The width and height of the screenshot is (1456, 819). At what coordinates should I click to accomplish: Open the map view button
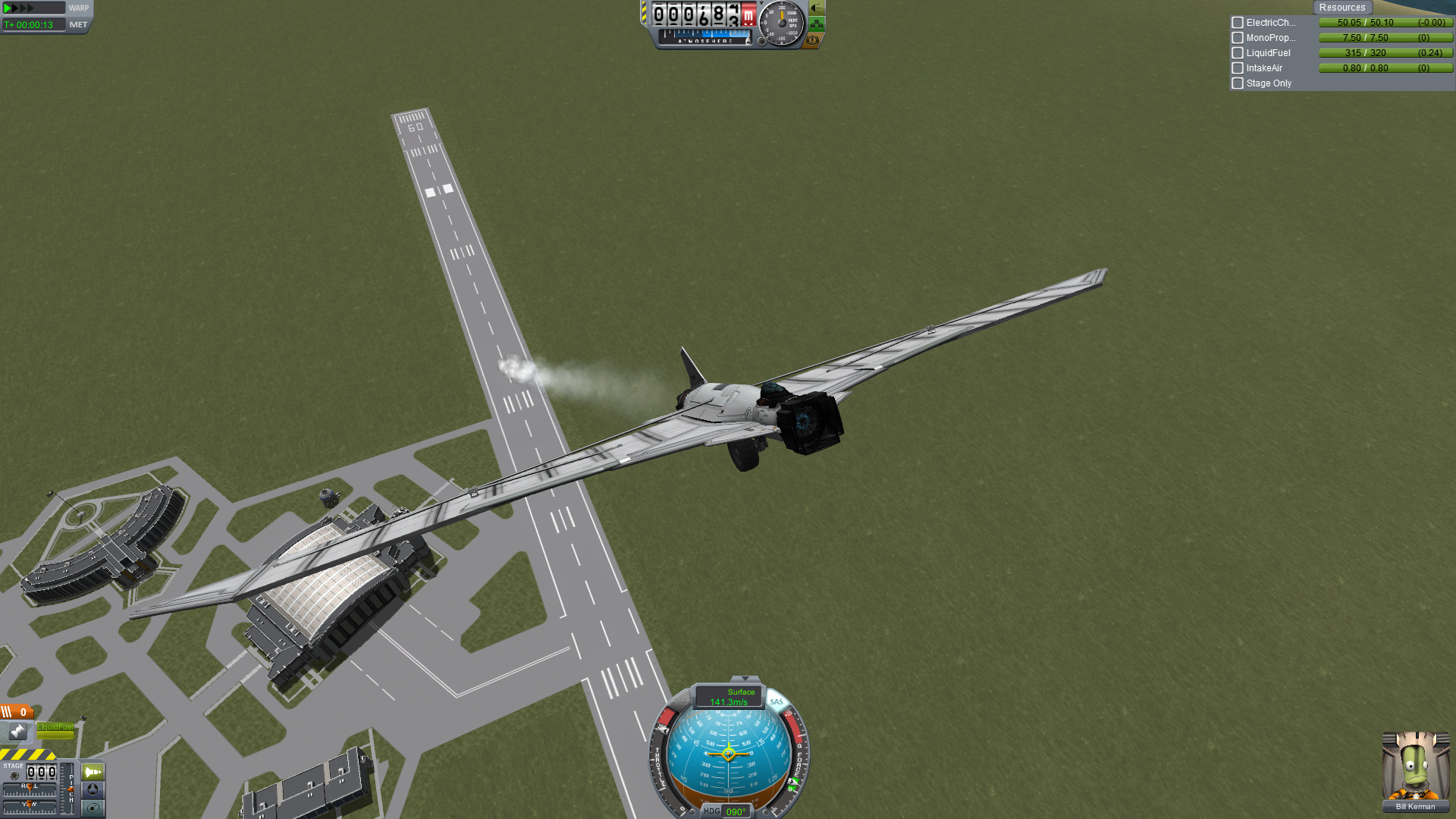[x=93, y=808]
